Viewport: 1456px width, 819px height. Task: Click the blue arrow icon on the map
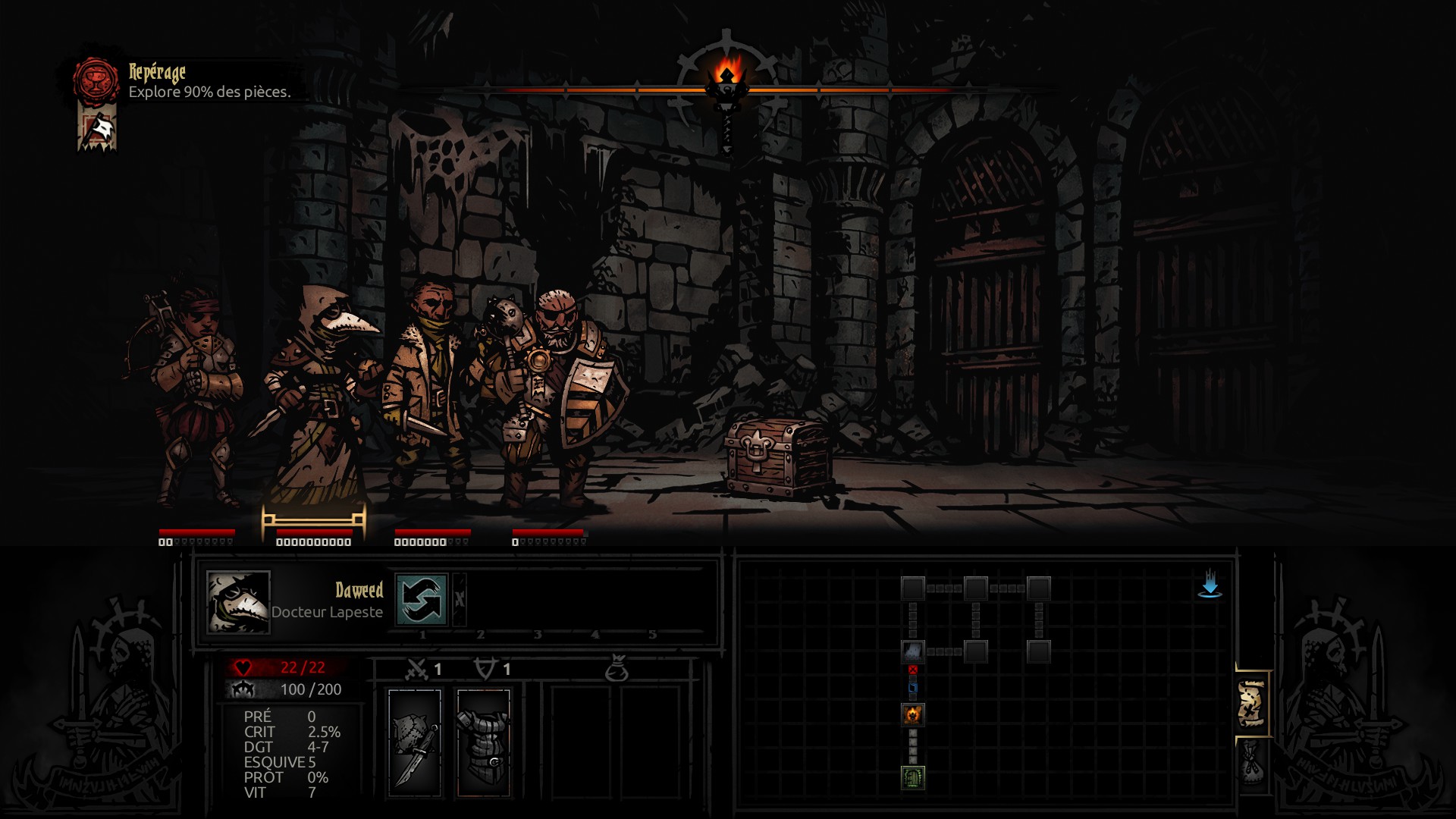(x=1210, y=584)
